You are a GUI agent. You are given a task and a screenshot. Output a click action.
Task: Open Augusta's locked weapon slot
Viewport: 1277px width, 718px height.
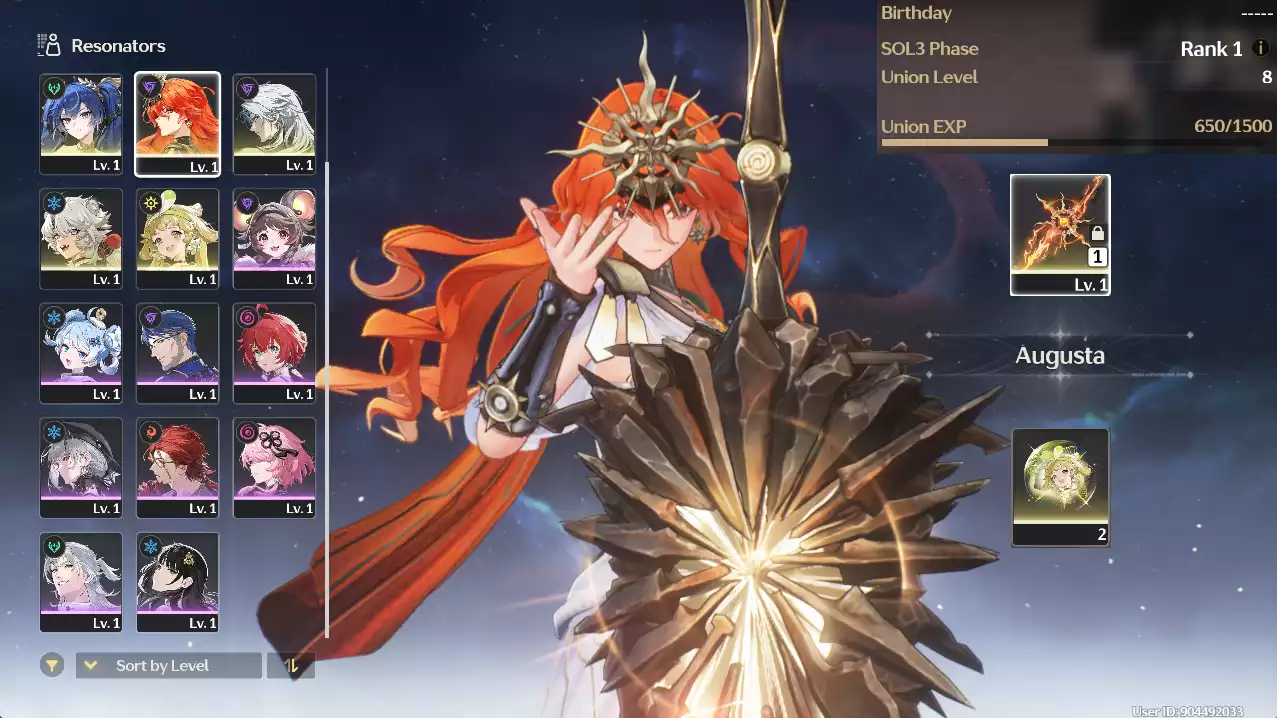[1060, 234]
